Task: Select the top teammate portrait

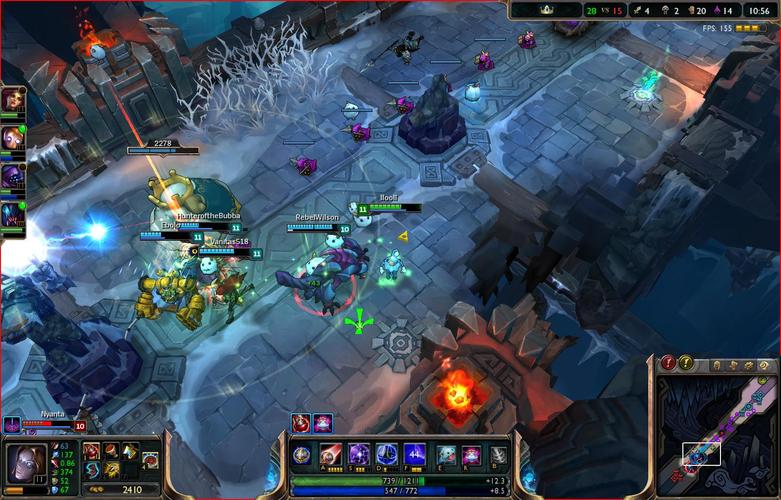Action: (x=13, y=99)
